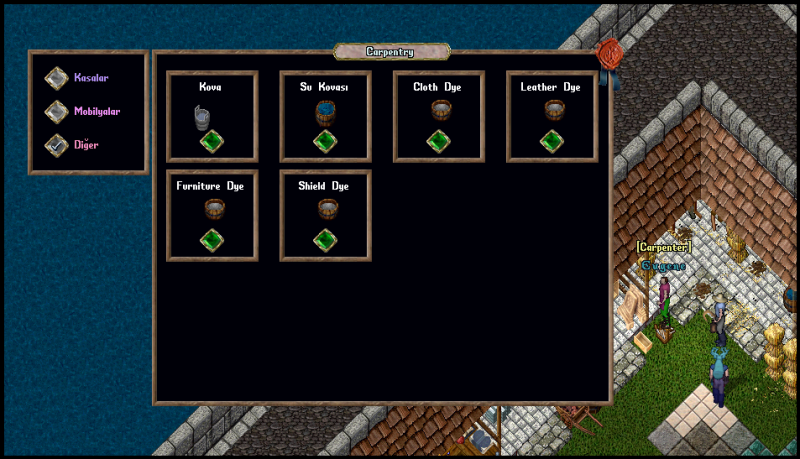Image resolution: width=800 pixels, height=459 pixels.
Task: Select Leather Dye green gem button
Action: coord(552,142)
